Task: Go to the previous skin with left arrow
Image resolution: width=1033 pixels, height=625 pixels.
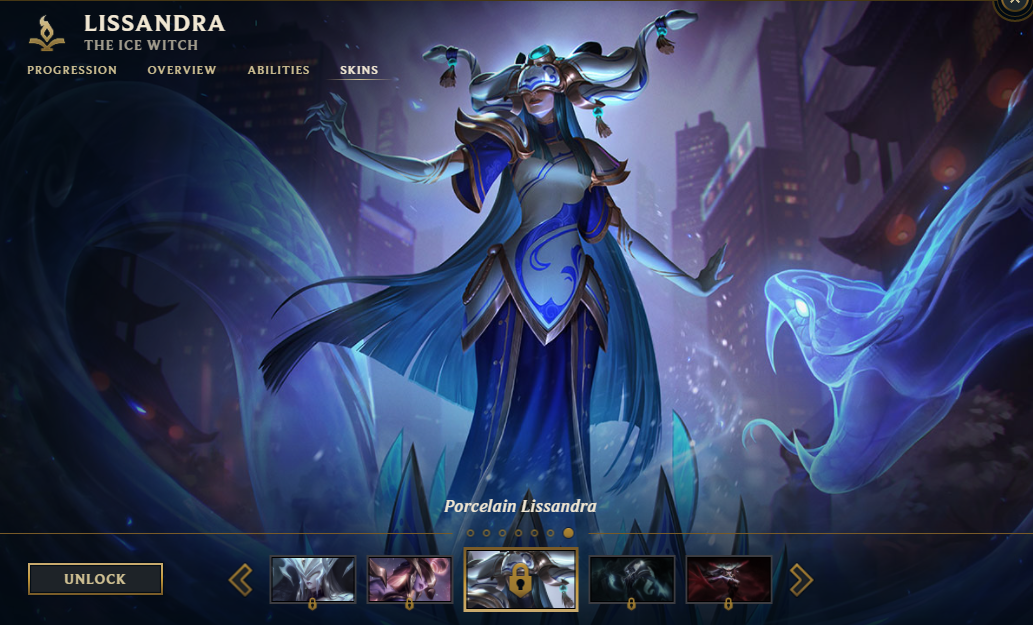Action: (241, 579)
